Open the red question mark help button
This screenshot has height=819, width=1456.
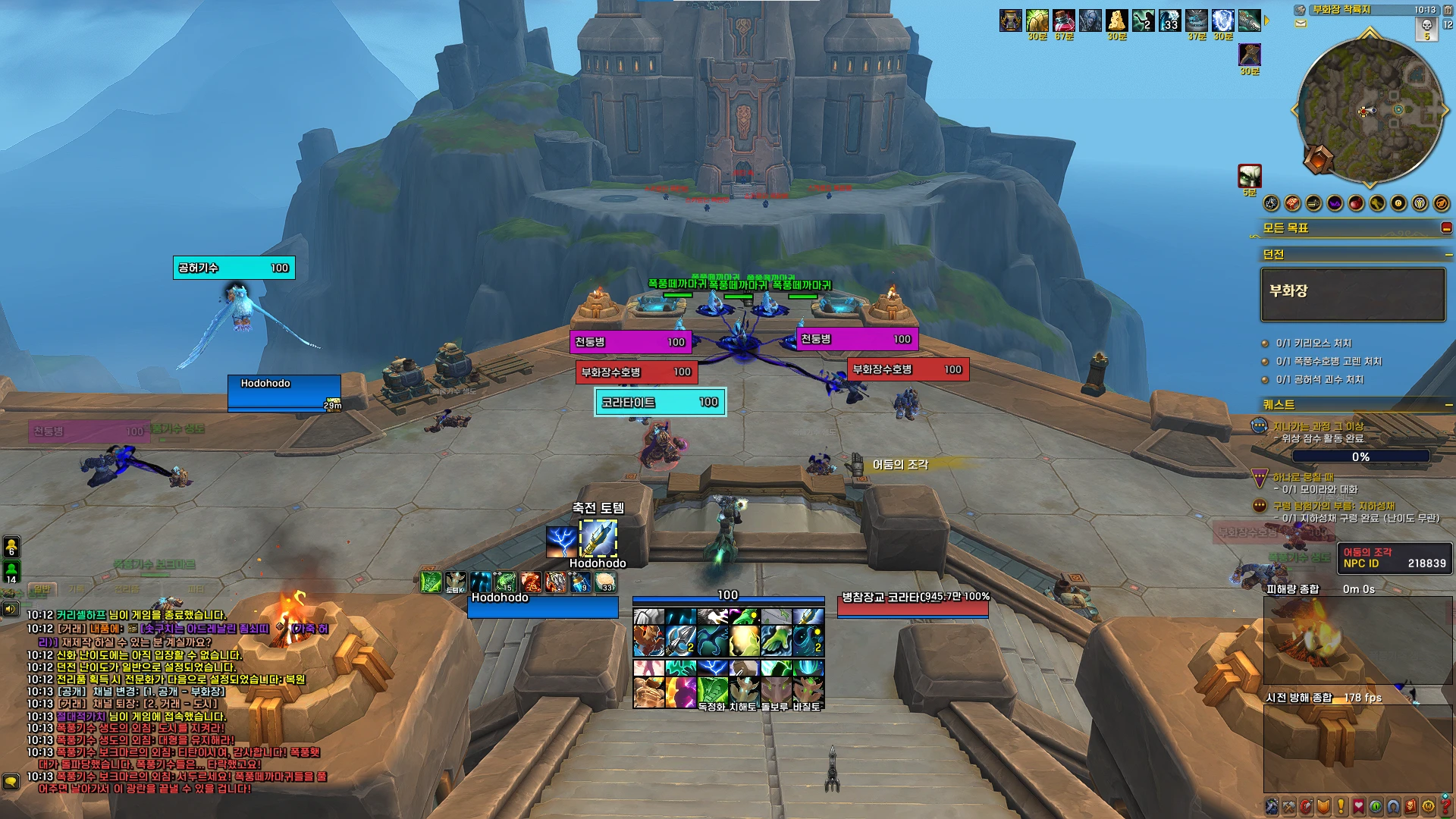coord(1446,807)
